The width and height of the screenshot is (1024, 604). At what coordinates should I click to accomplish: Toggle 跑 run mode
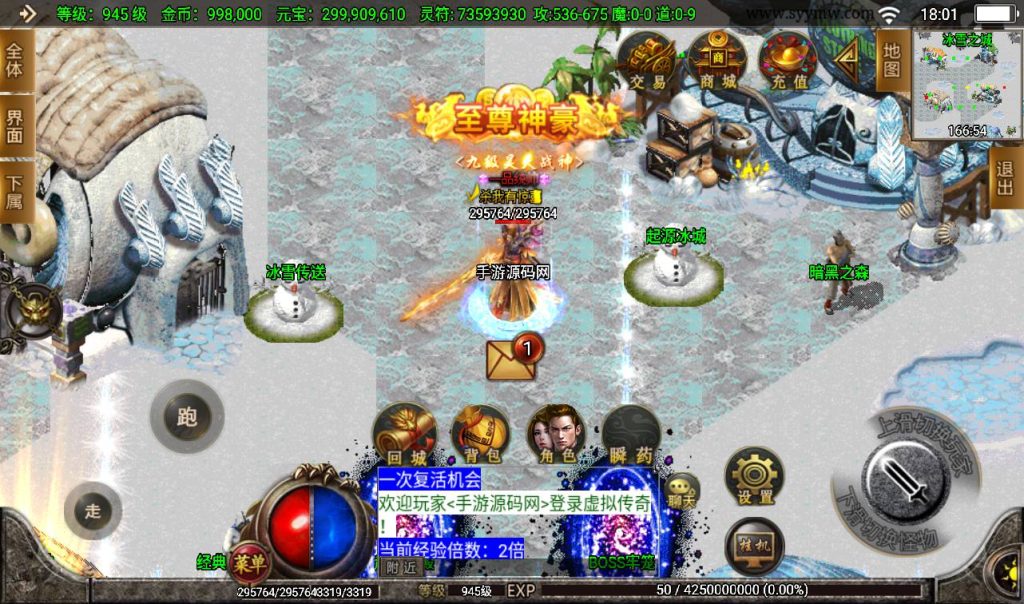click(x=187, y=417)
